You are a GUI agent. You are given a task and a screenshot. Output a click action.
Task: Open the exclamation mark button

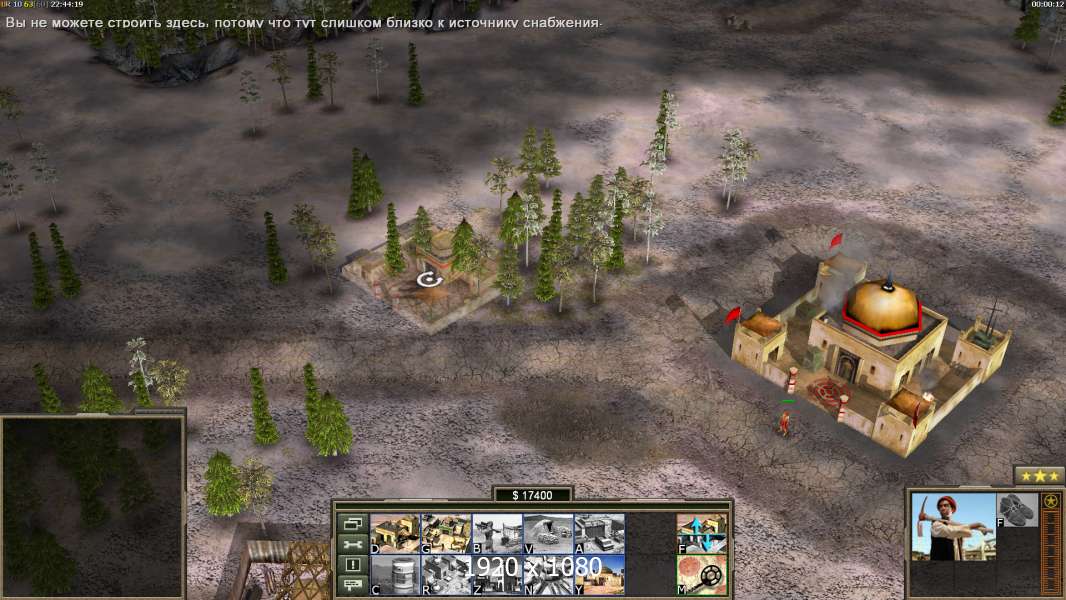(352, 564)
